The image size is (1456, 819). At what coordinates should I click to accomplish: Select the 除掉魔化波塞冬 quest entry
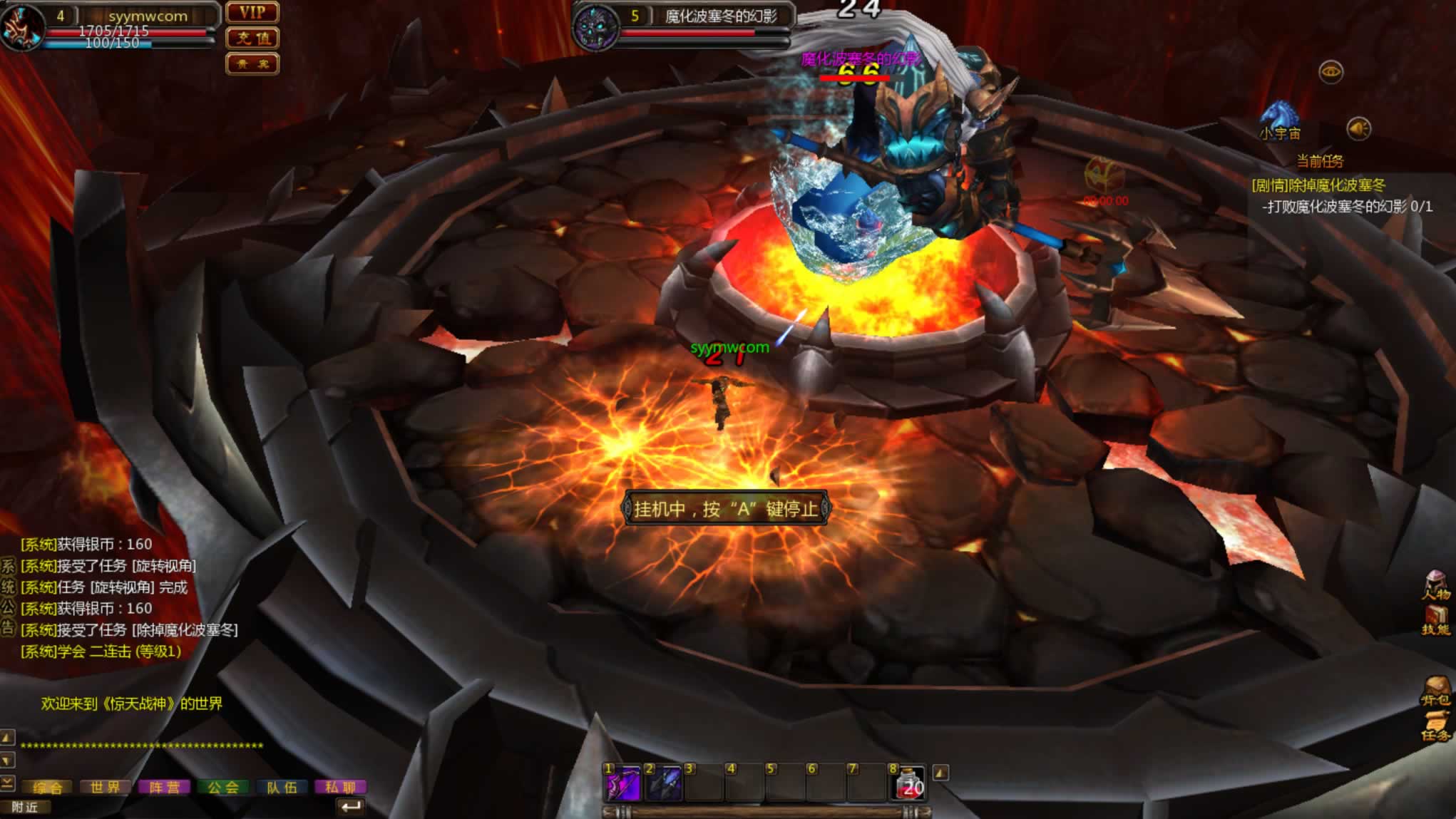click(x=1318, y=186)
